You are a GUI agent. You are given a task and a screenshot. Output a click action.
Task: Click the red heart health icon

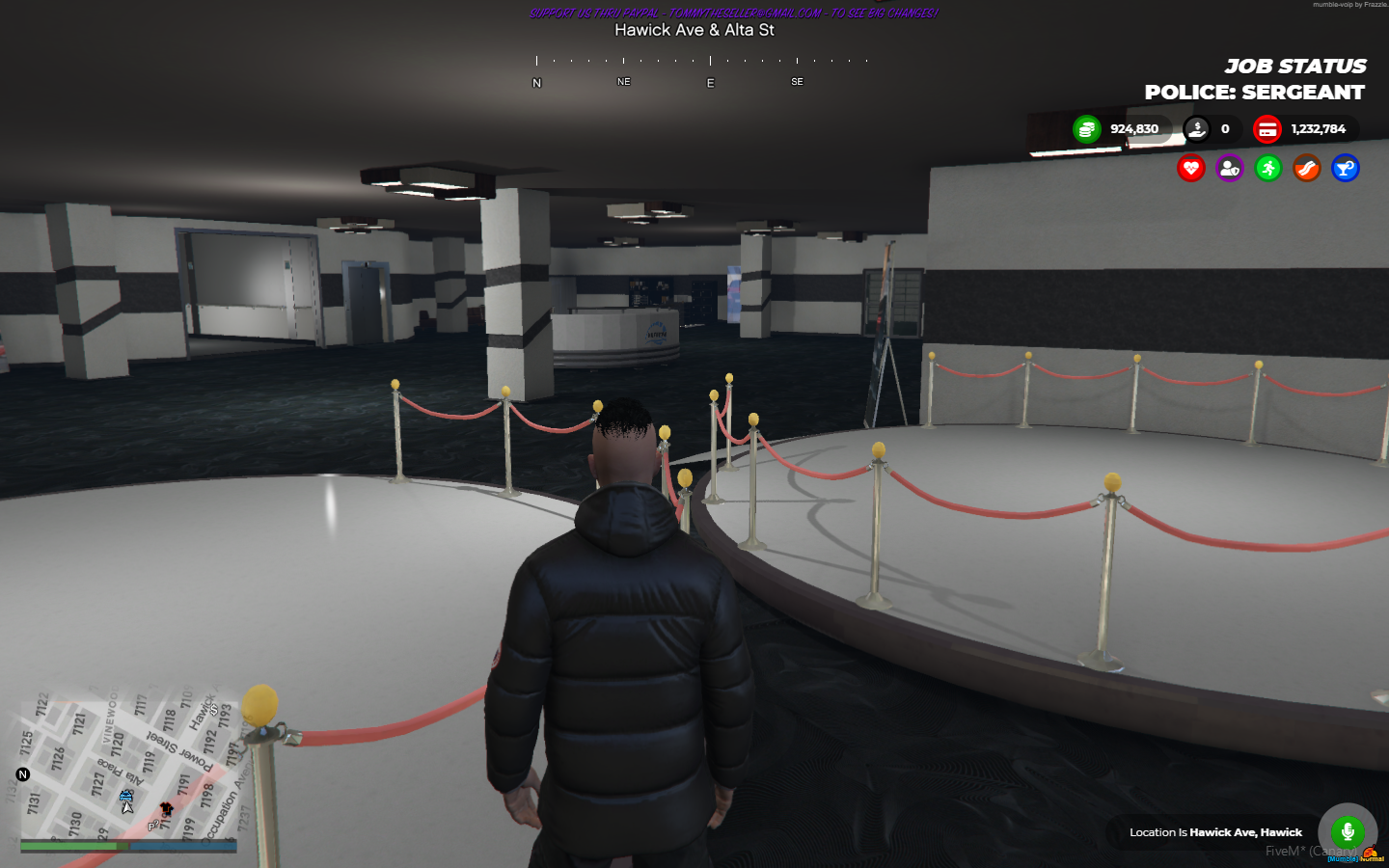click(1191, 168)
